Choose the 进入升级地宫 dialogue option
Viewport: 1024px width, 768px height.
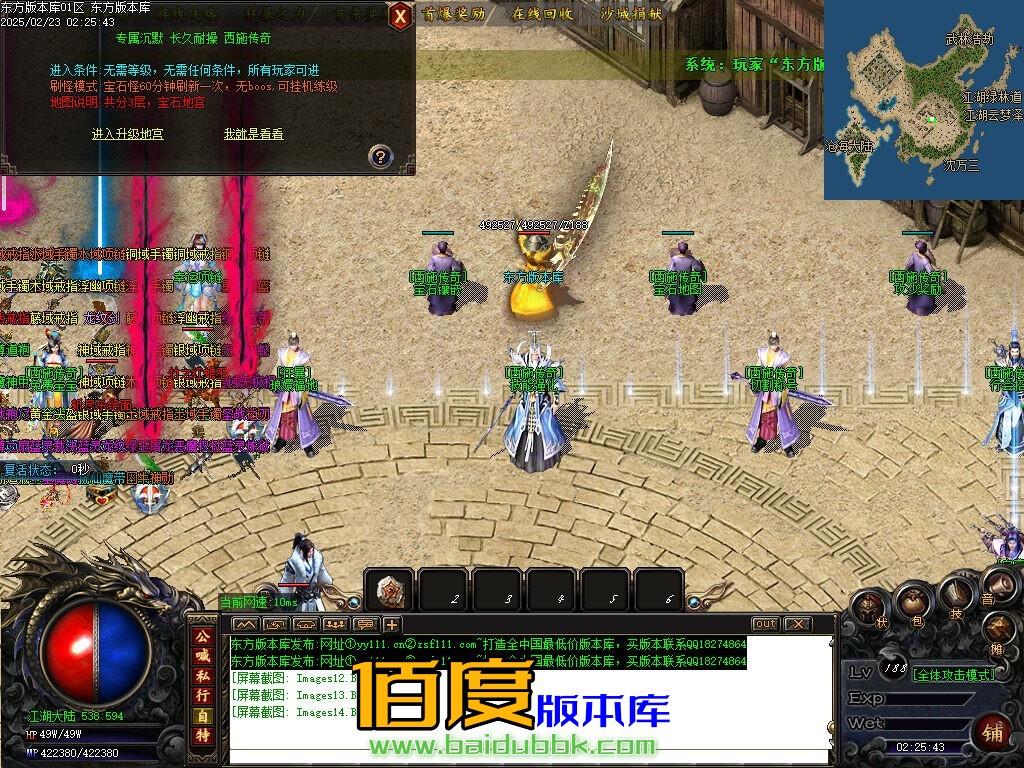127,133
